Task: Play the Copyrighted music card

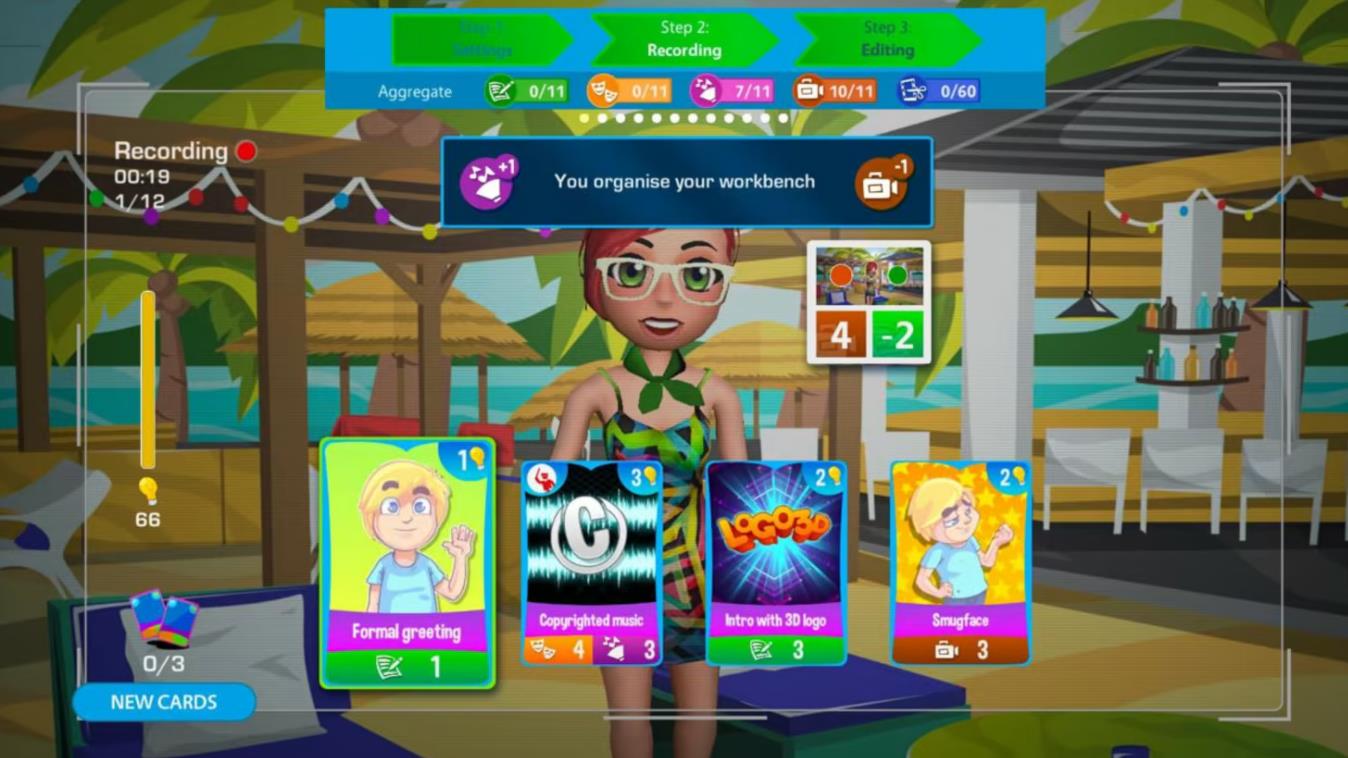Action: (x=591, y=563)
